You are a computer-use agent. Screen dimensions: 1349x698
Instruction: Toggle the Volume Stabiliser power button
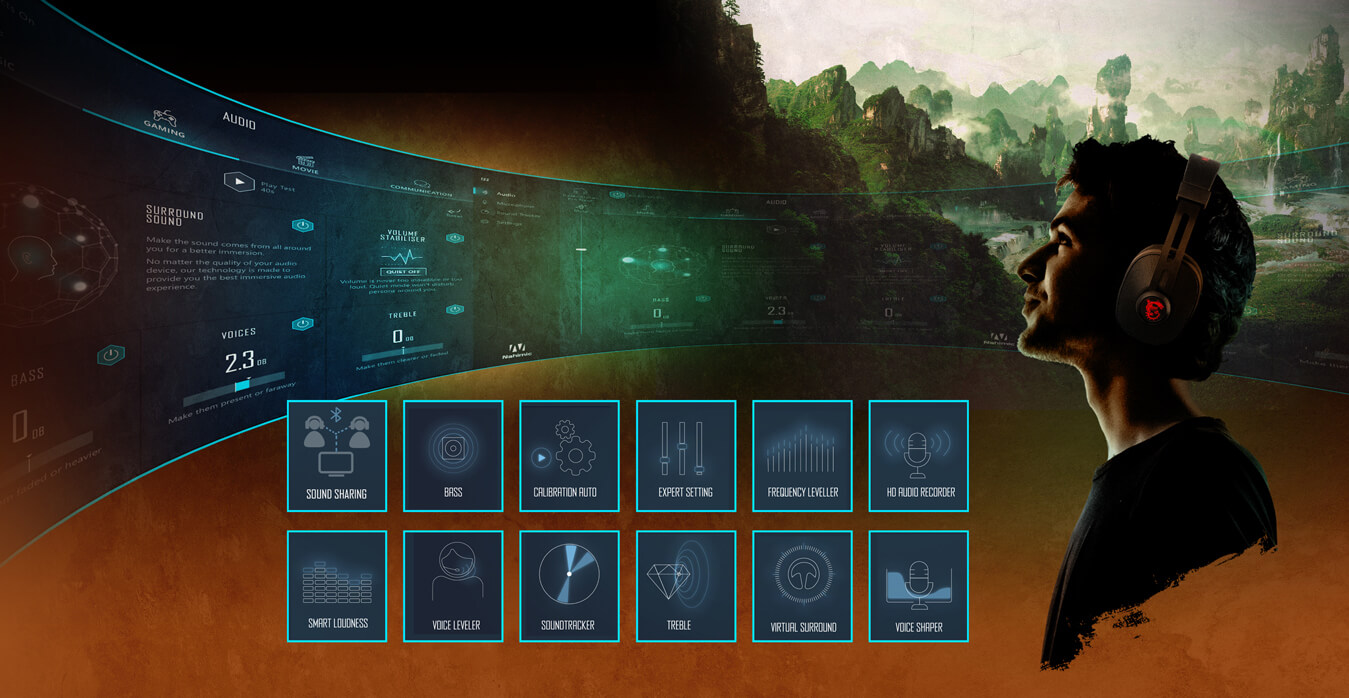tap(455, 238)
